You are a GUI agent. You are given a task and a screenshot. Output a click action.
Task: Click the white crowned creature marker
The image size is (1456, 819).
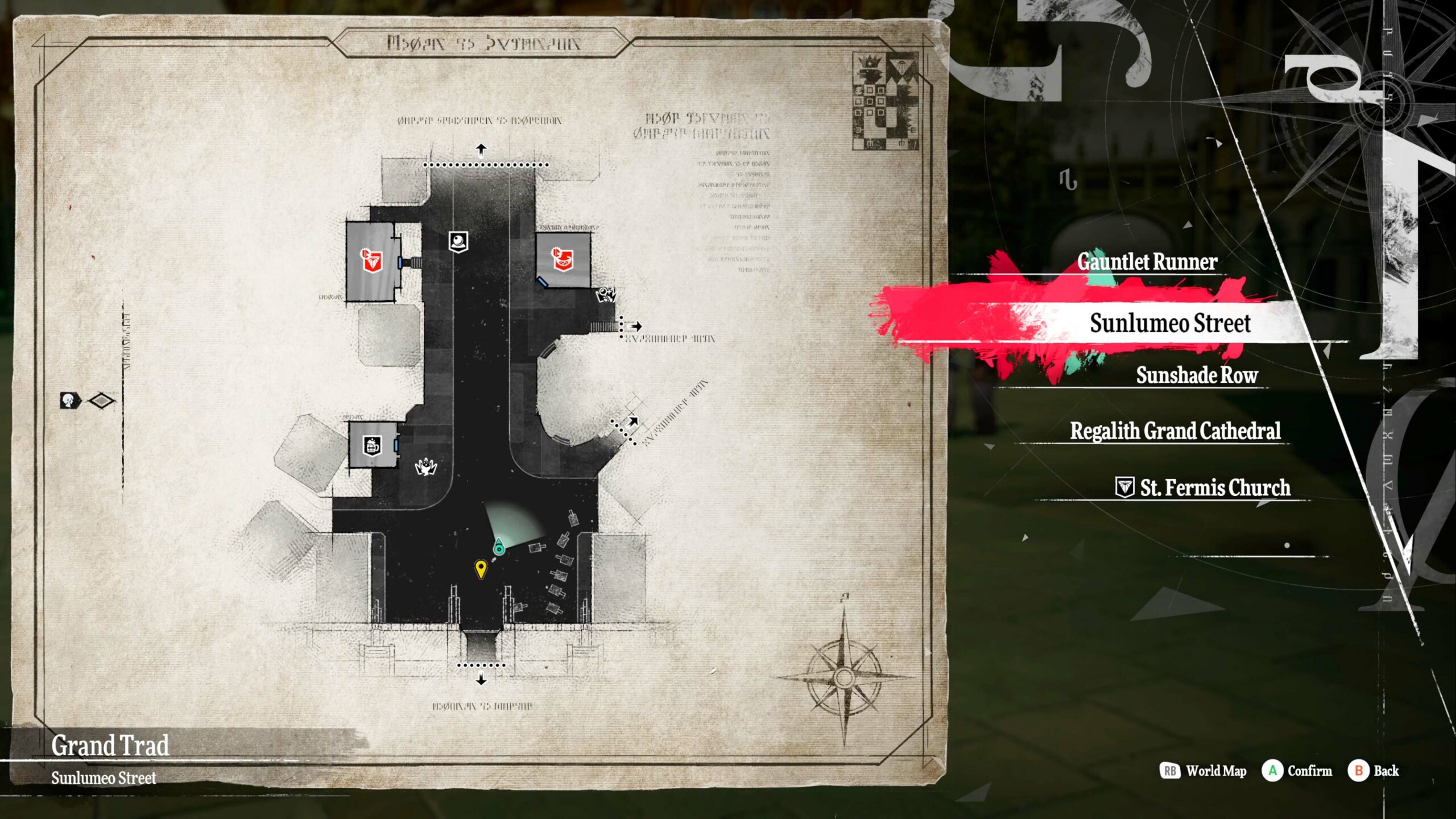pyautogui.click(x=425, y=467)
